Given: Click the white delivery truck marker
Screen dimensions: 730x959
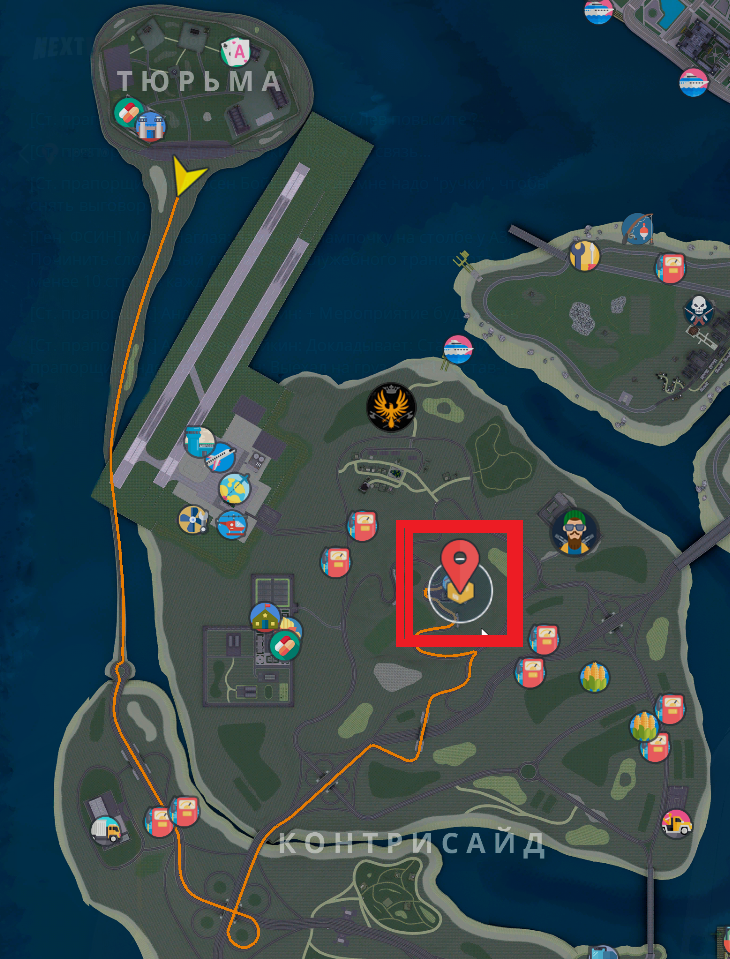Looking at the screenshot, I should pos(106,829).
